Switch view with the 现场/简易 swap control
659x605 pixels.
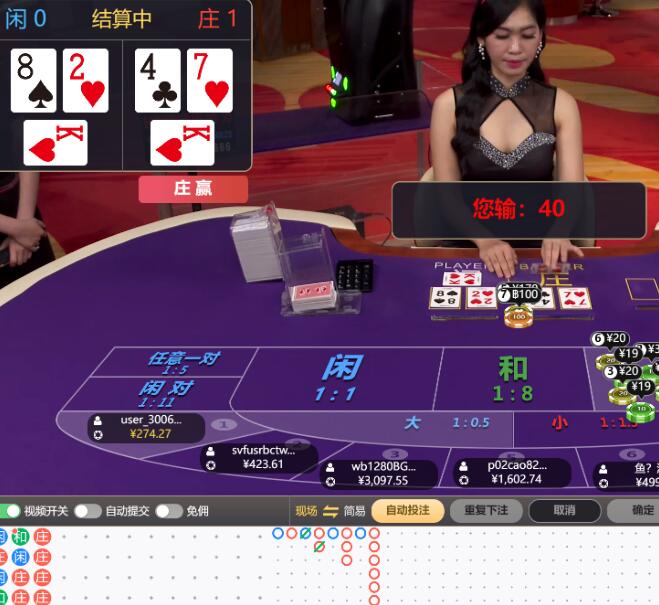[330, 510]
